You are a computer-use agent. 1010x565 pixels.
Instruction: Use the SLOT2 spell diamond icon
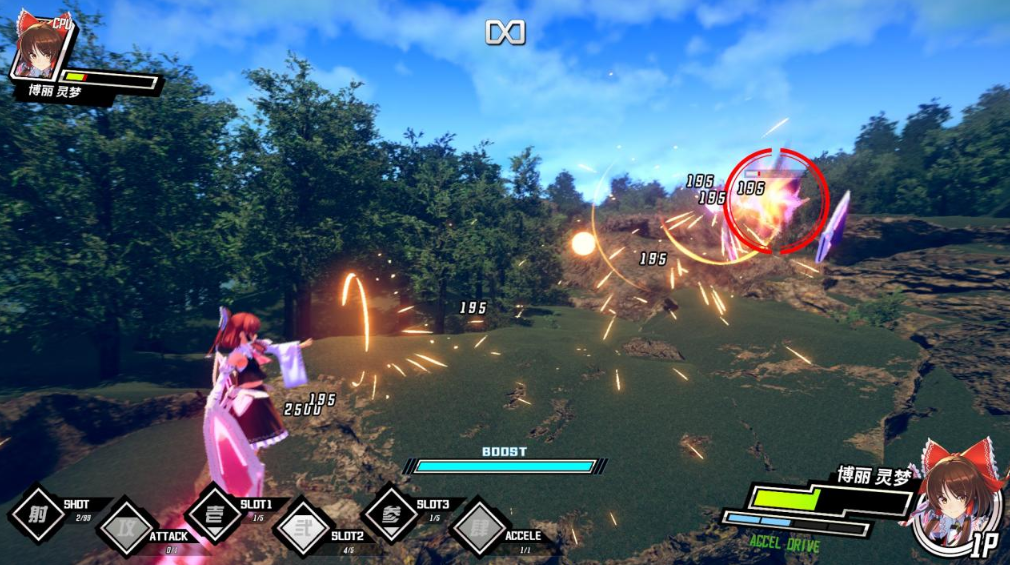click(x=303, y=527)
